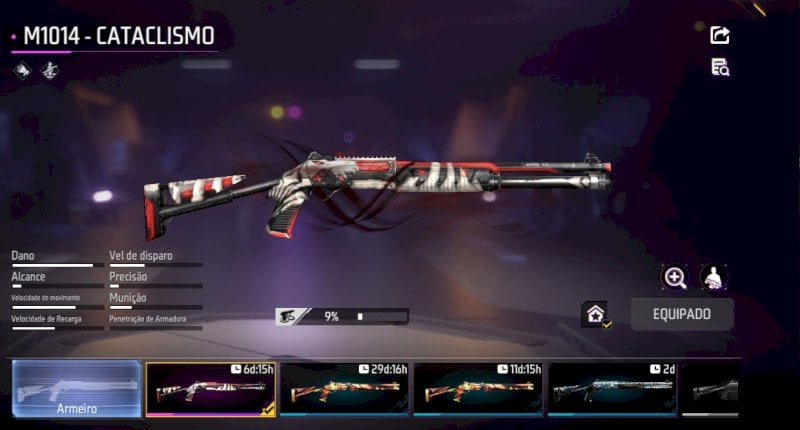800x430 pixels.
Task: Toggle the house icon with checkmark
Action: pos(596,314)
